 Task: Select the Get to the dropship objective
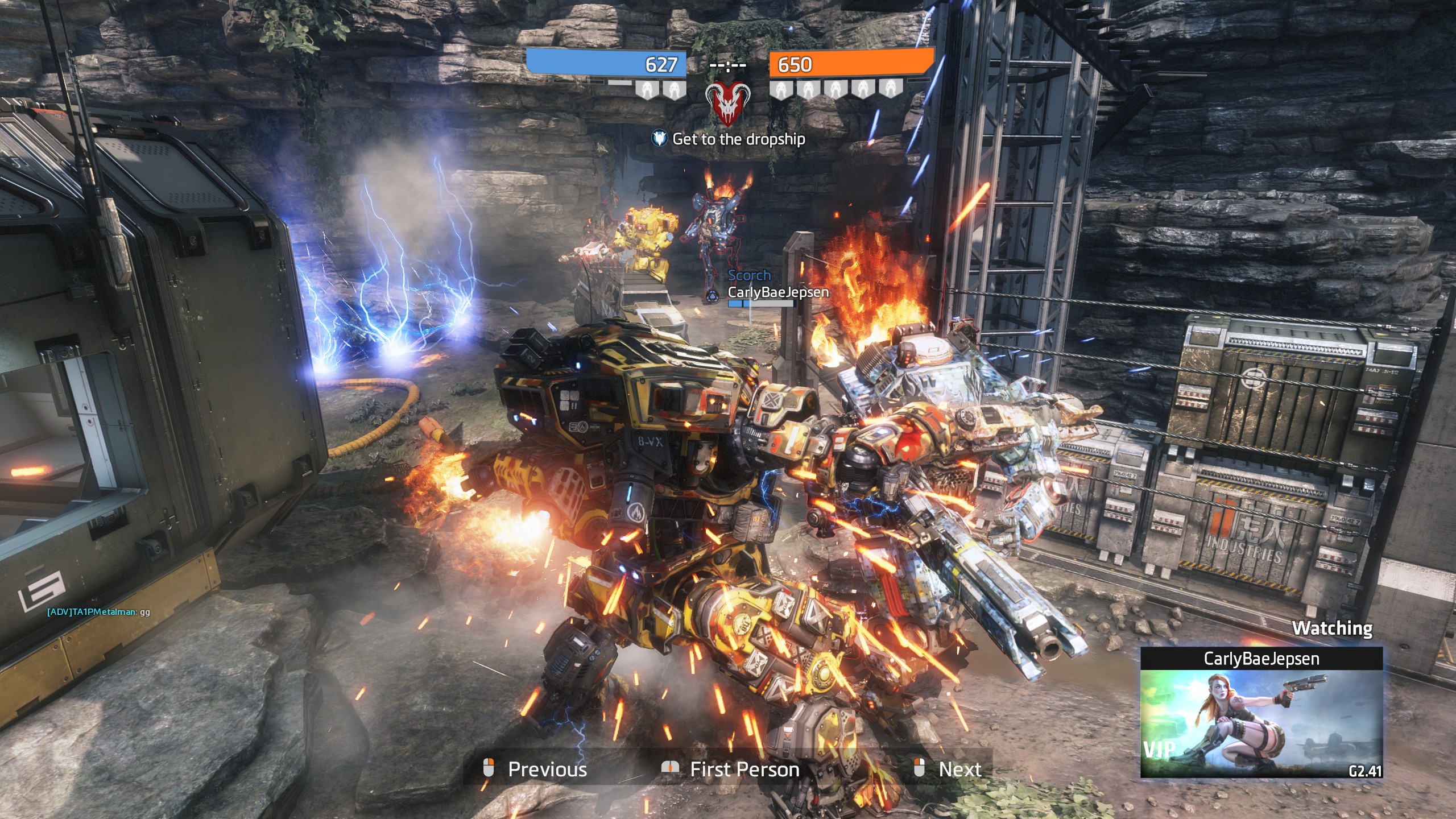click(x=729, y=139)
